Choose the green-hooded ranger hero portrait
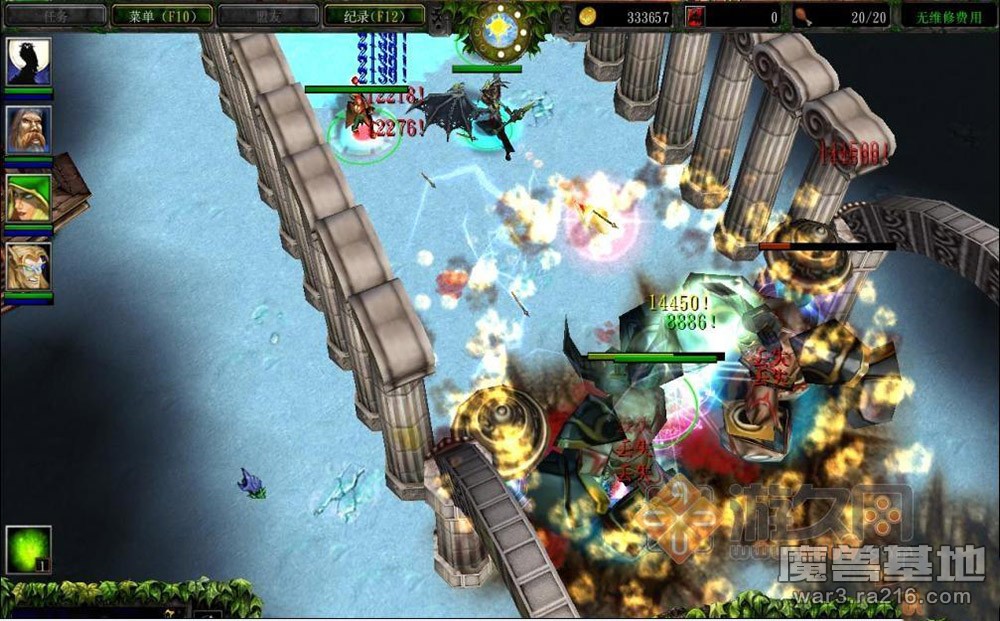 click(28, 198)
